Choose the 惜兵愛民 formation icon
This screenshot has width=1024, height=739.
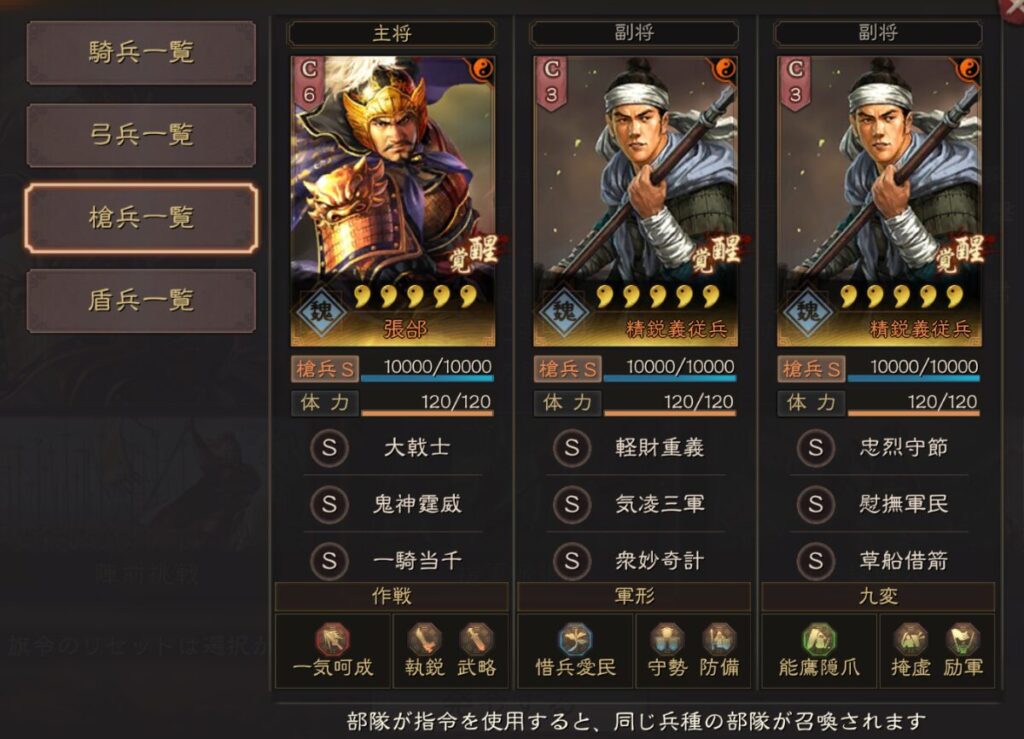coord(575,640)
